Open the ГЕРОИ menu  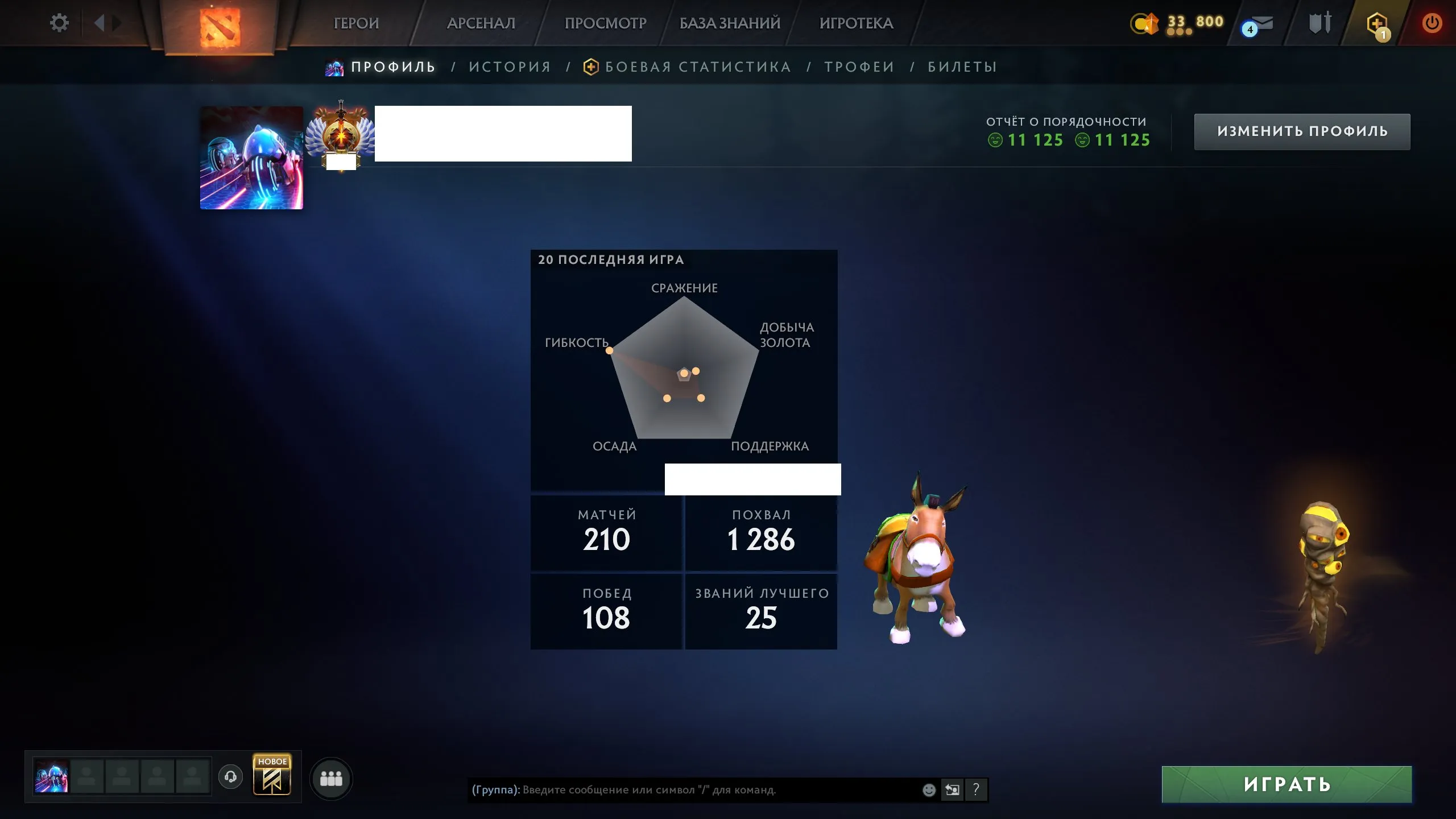point(357,23)
